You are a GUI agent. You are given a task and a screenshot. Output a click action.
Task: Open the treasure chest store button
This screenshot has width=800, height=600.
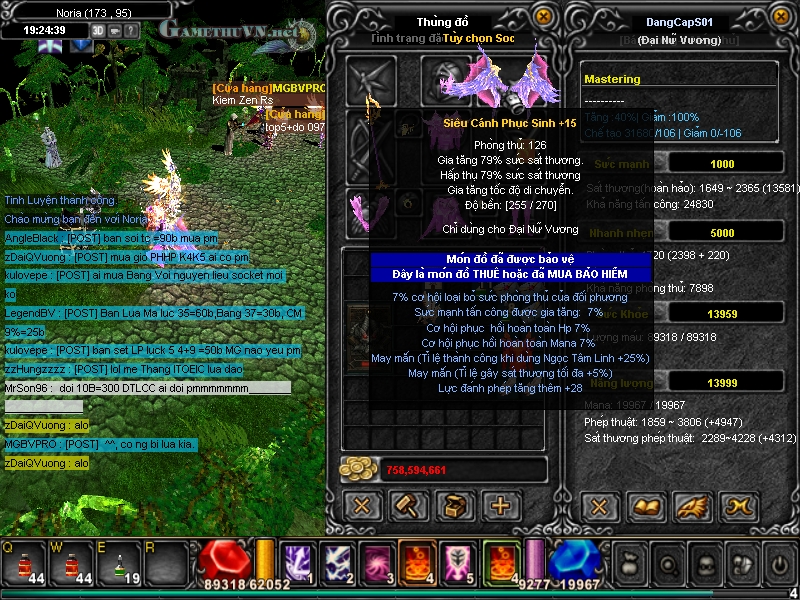[455, 506]
